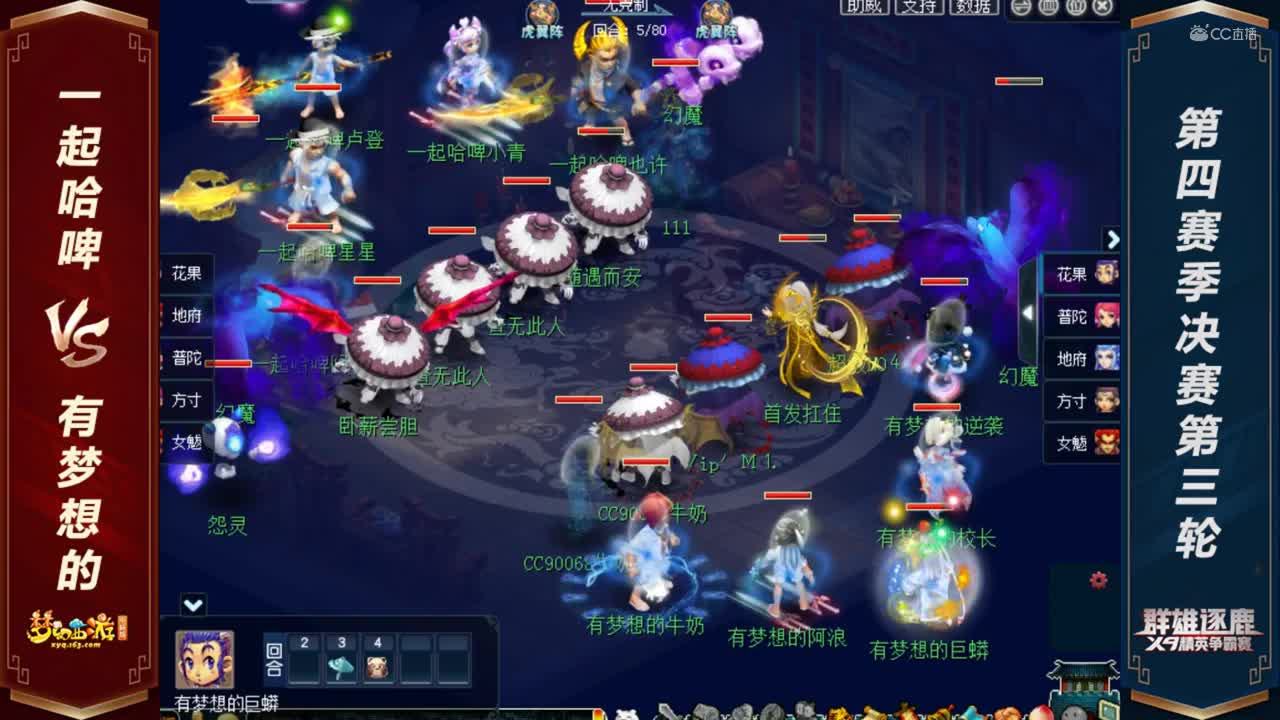
Task: Collapse the left panel with the left arrow
Action: point(1029,310)
